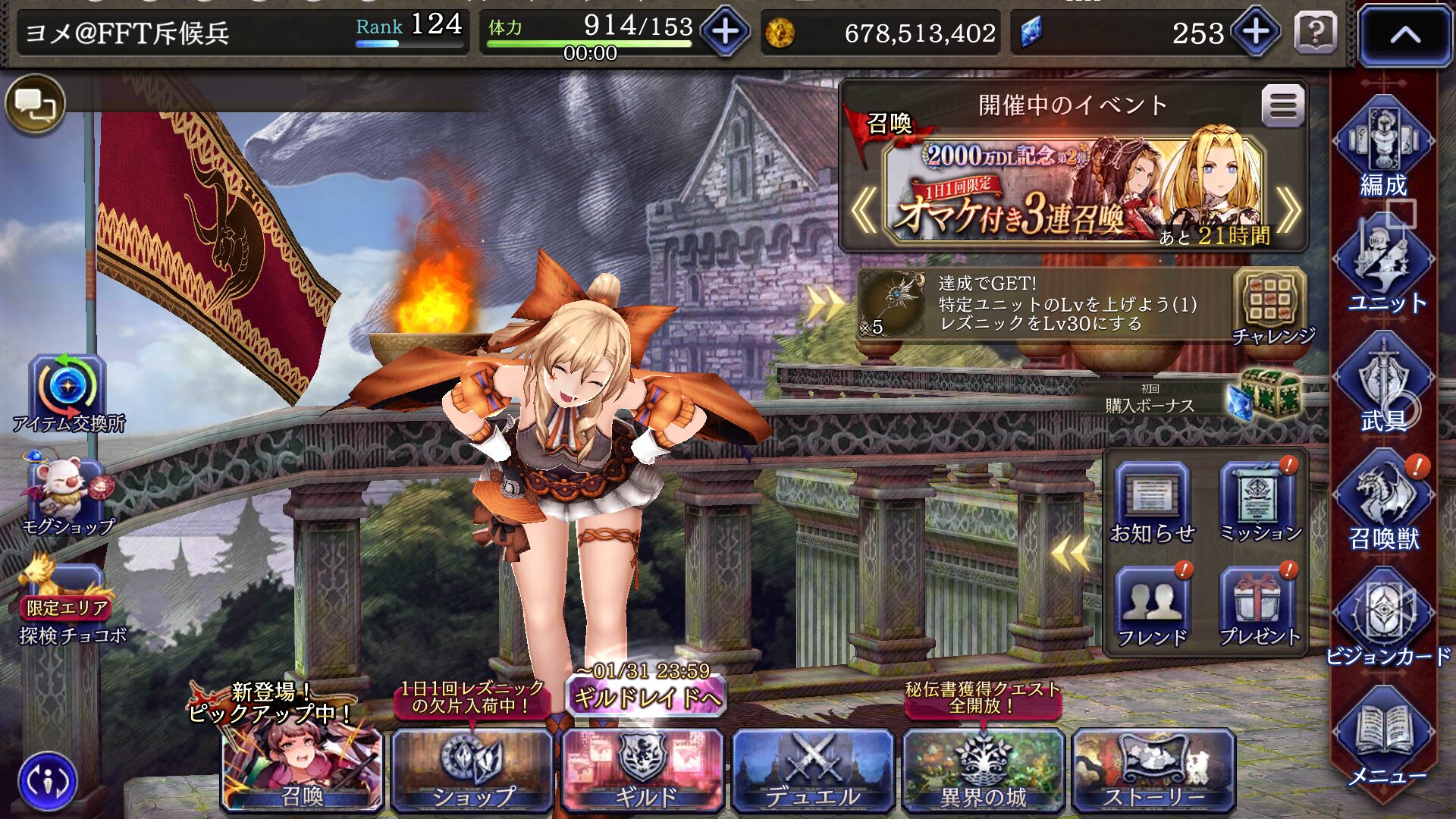Enter the ショップ shop
This screenshot has width=1456, height=819.
click(472, 769)
